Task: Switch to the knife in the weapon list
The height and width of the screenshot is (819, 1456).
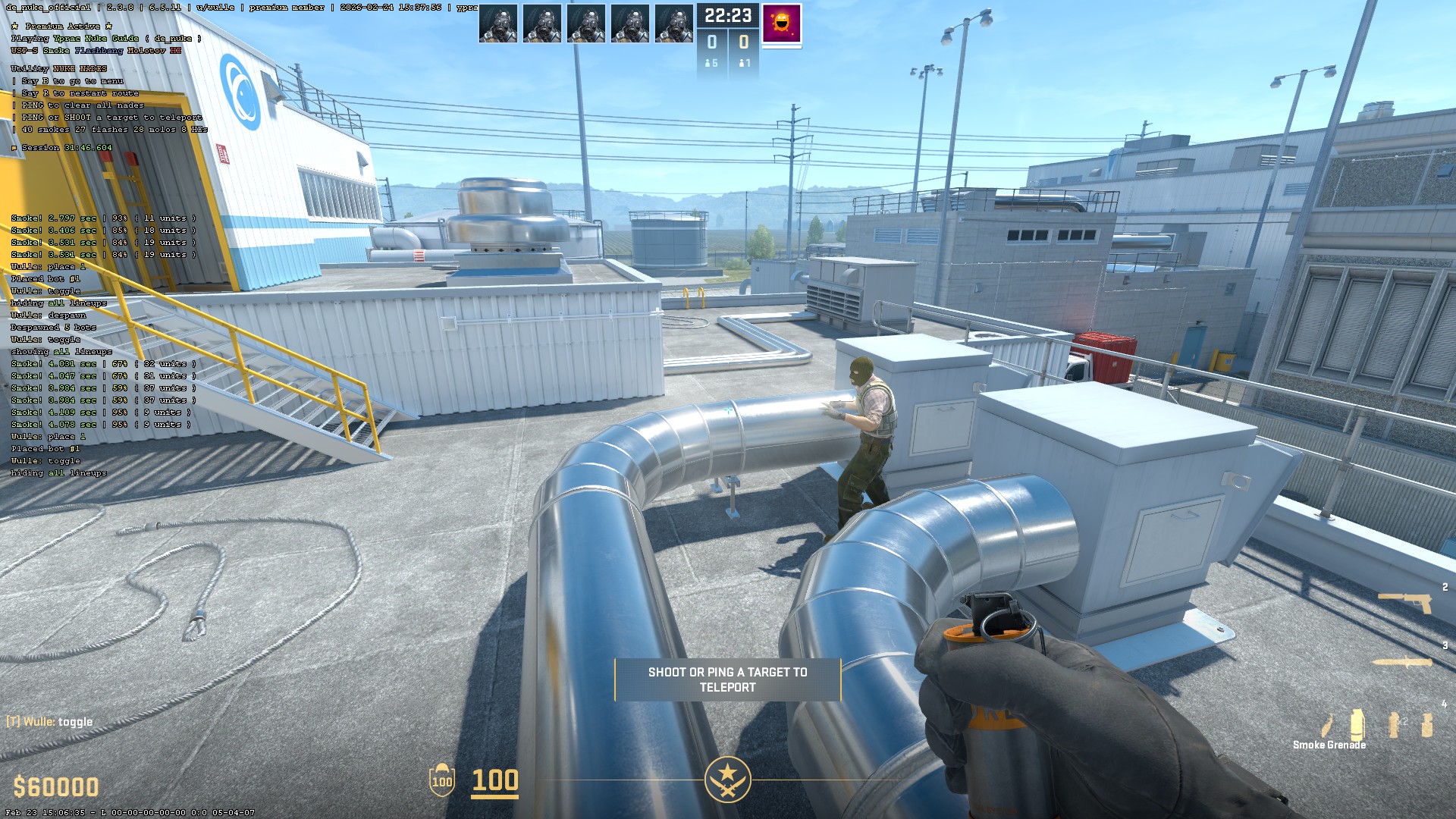Action: [1403, 662]
